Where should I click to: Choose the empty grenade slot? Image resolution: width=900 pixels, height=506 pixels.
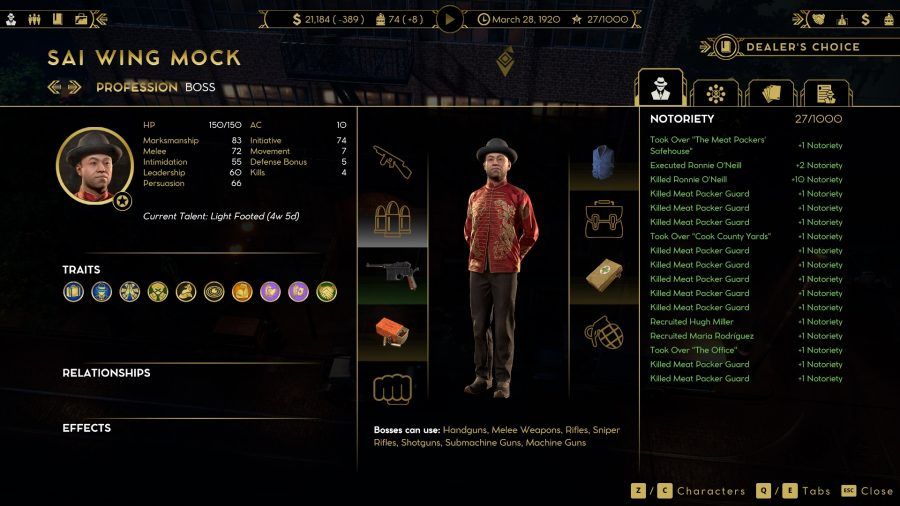pos(604,333)
